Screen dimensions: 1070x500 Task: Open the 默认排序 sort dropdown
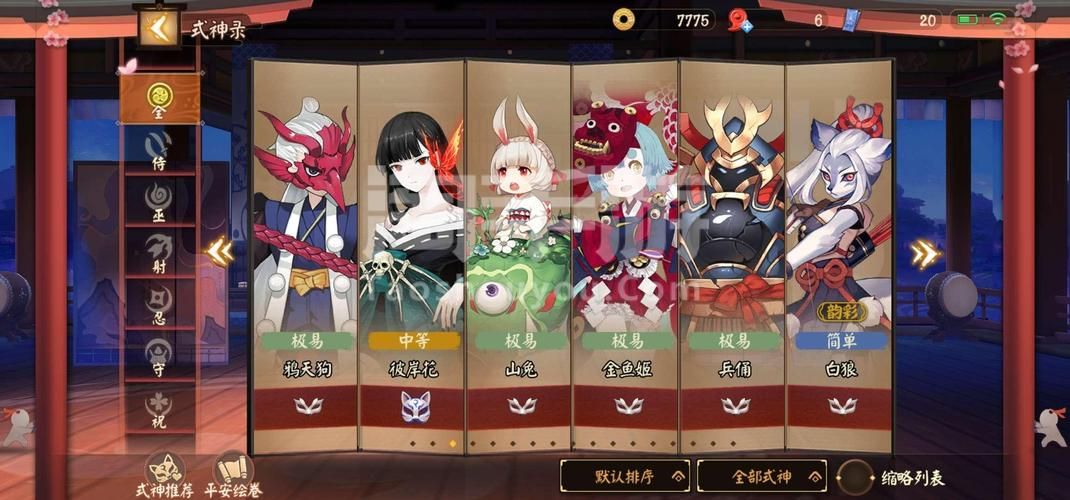pos(624,475)
